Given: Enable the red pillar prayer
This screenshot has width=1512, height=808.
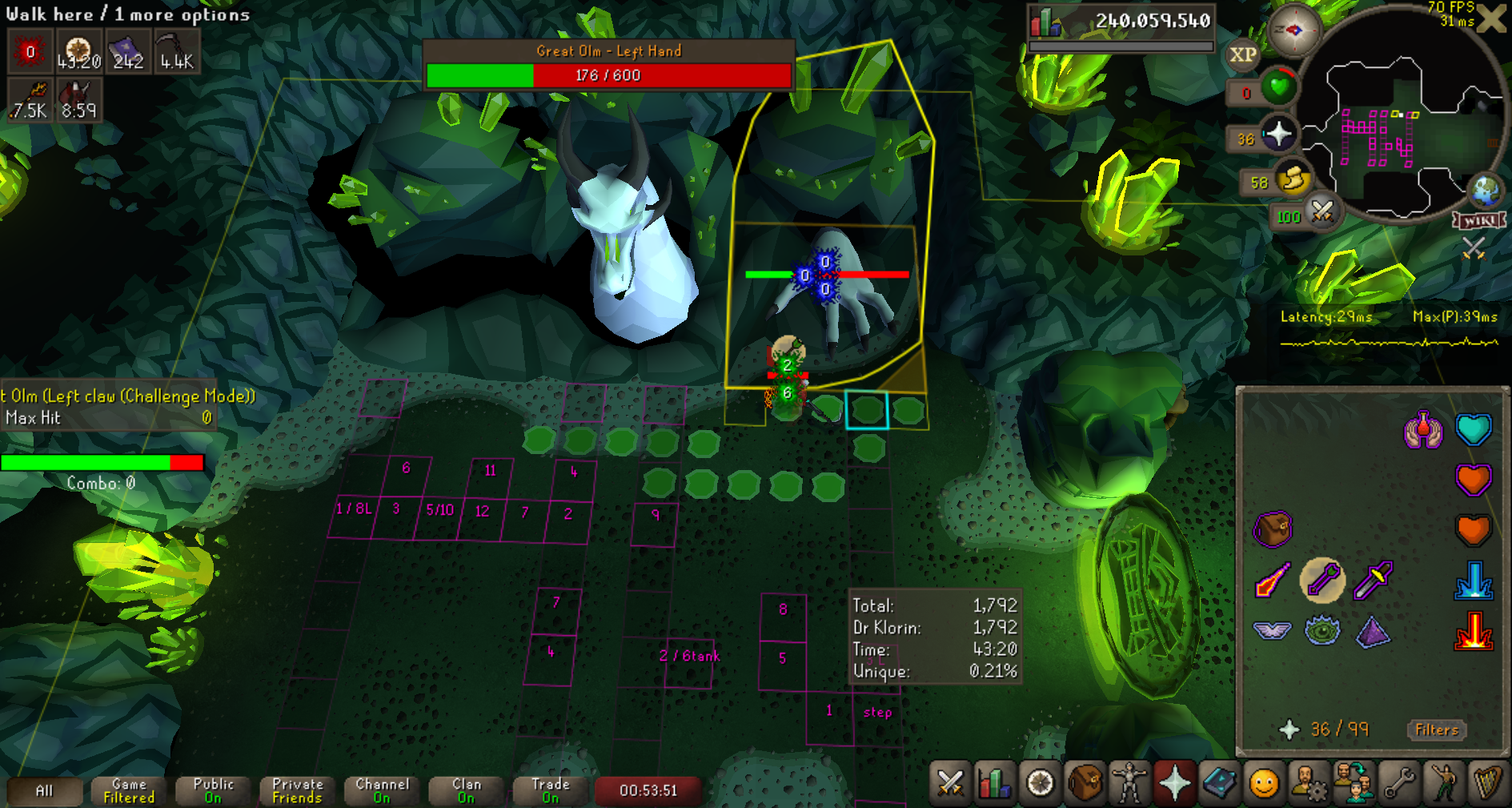Looking at the screenshot, I should (x=1474, y=630).
